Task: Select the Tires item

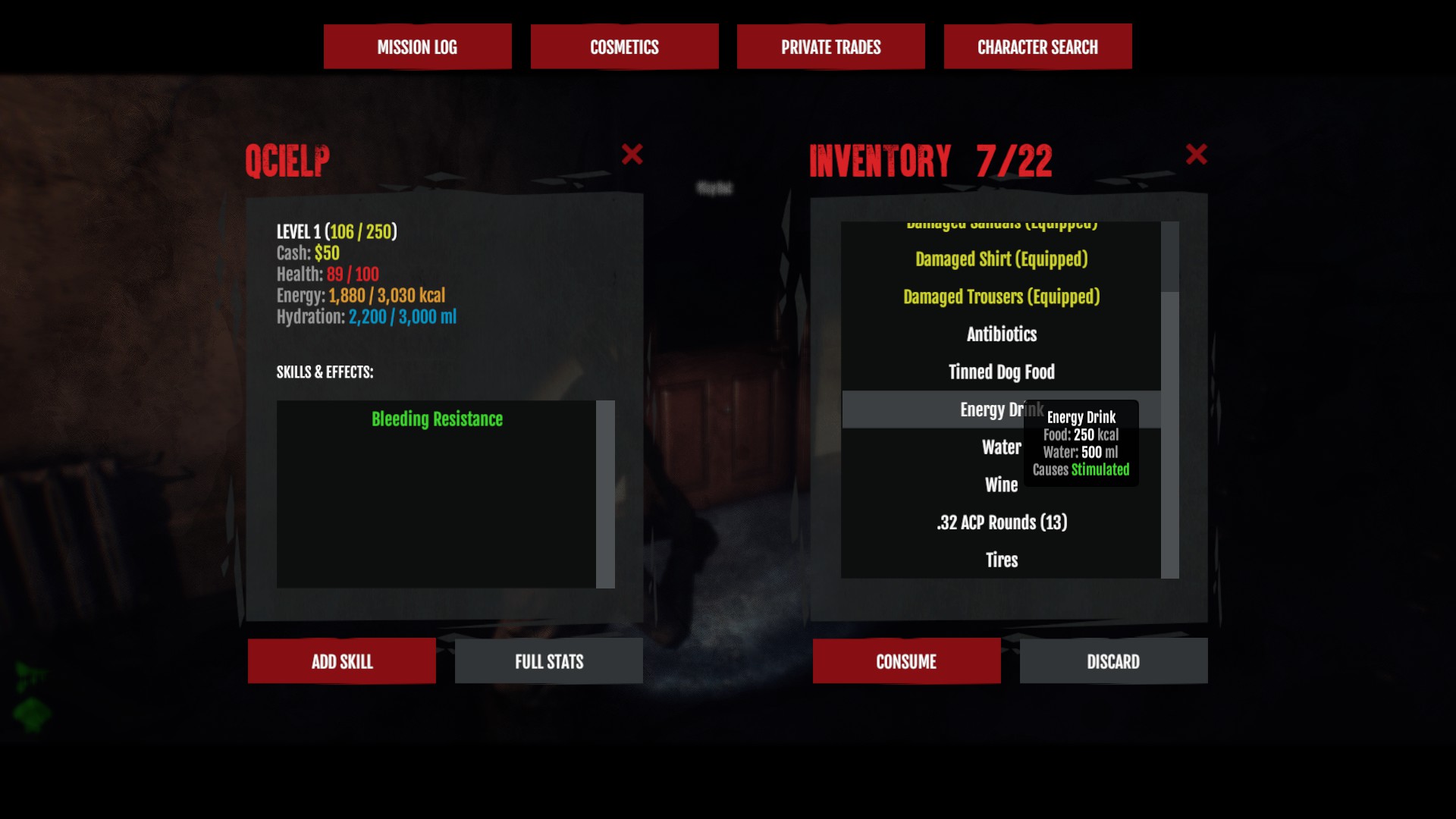Action: coord(1001,560)
